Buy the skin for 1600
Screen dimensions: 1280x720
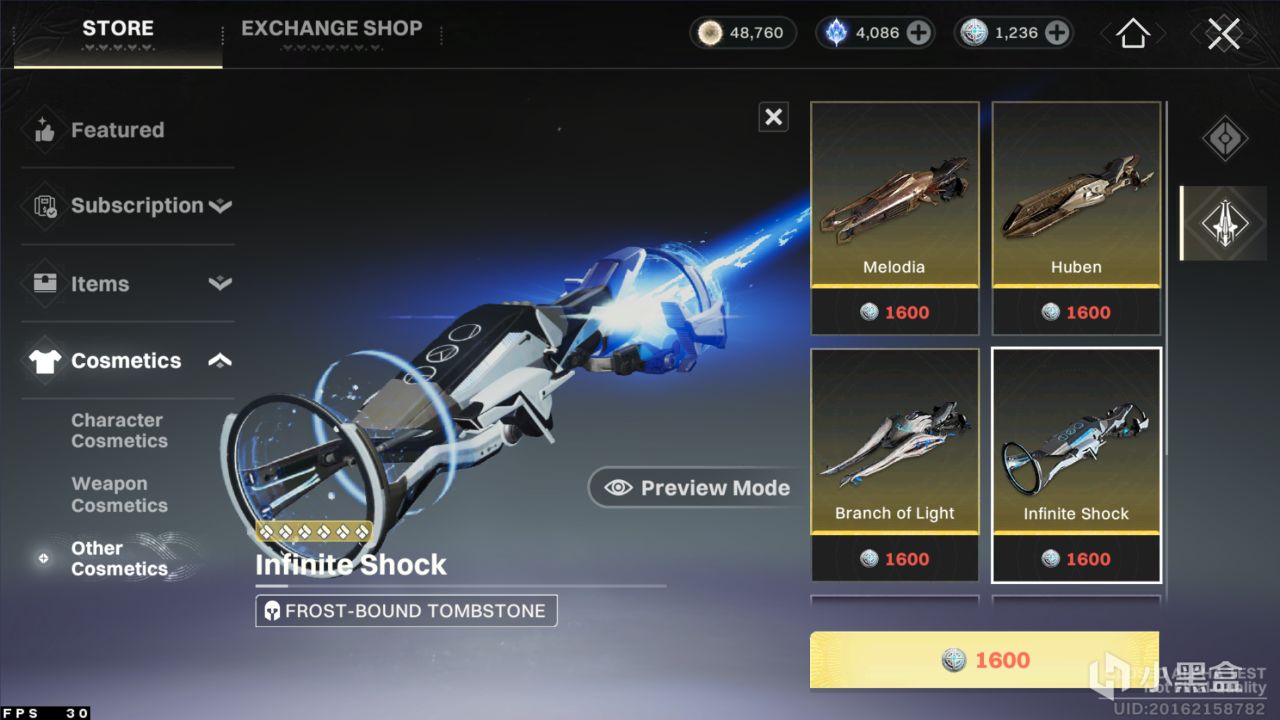tap(984, 660)
